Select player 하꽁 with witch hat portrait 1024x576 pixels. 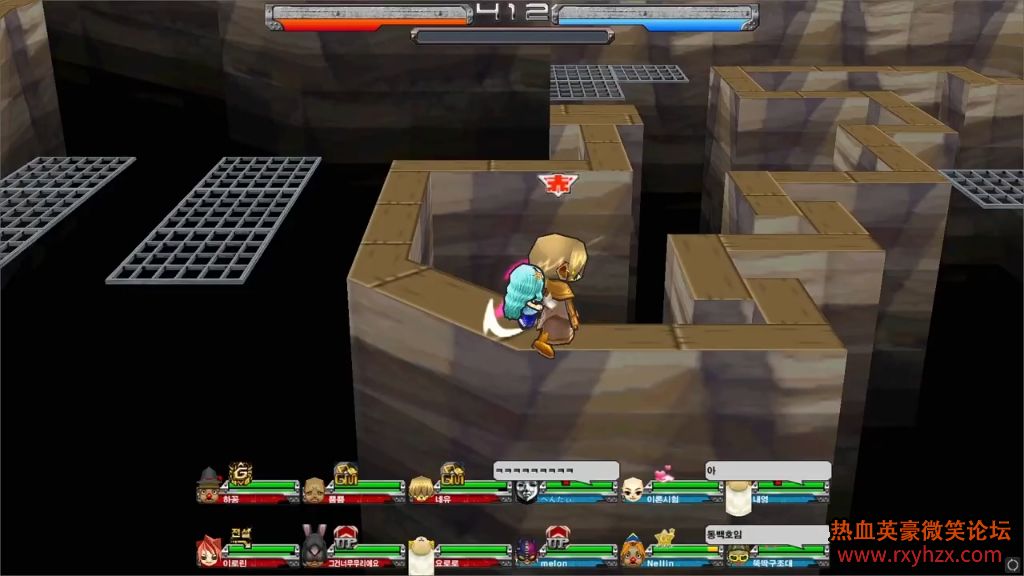click(x=208, y=488)
